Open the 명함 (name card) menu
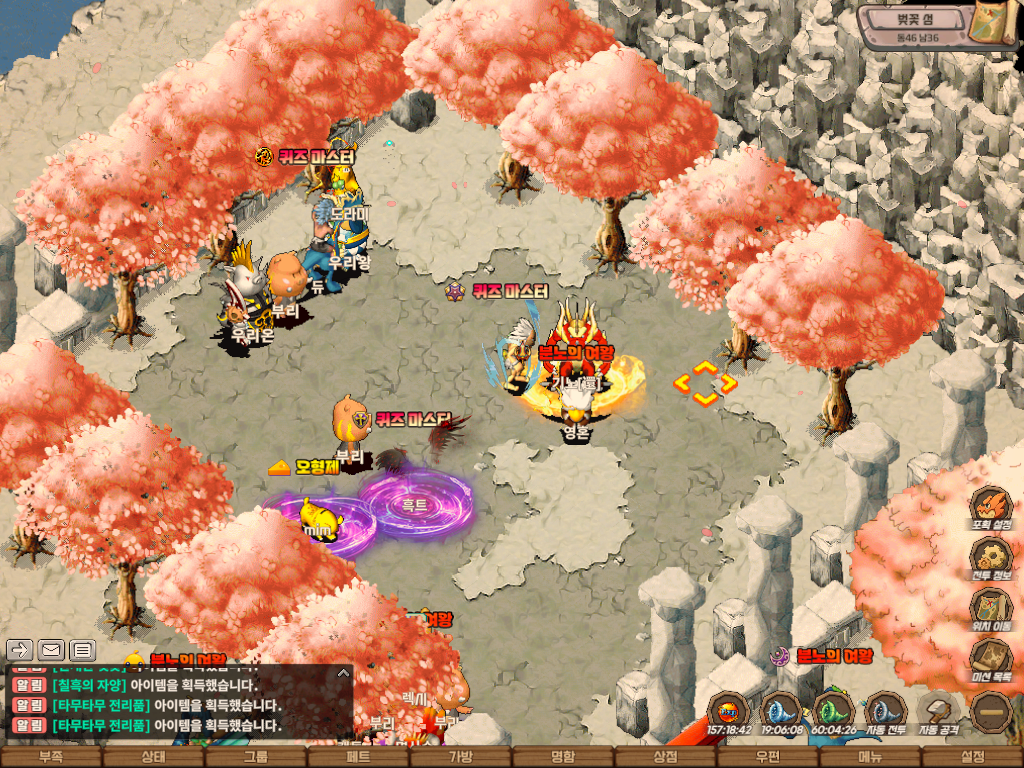The width and height of the screenshot is (1024, 768). 563,757
